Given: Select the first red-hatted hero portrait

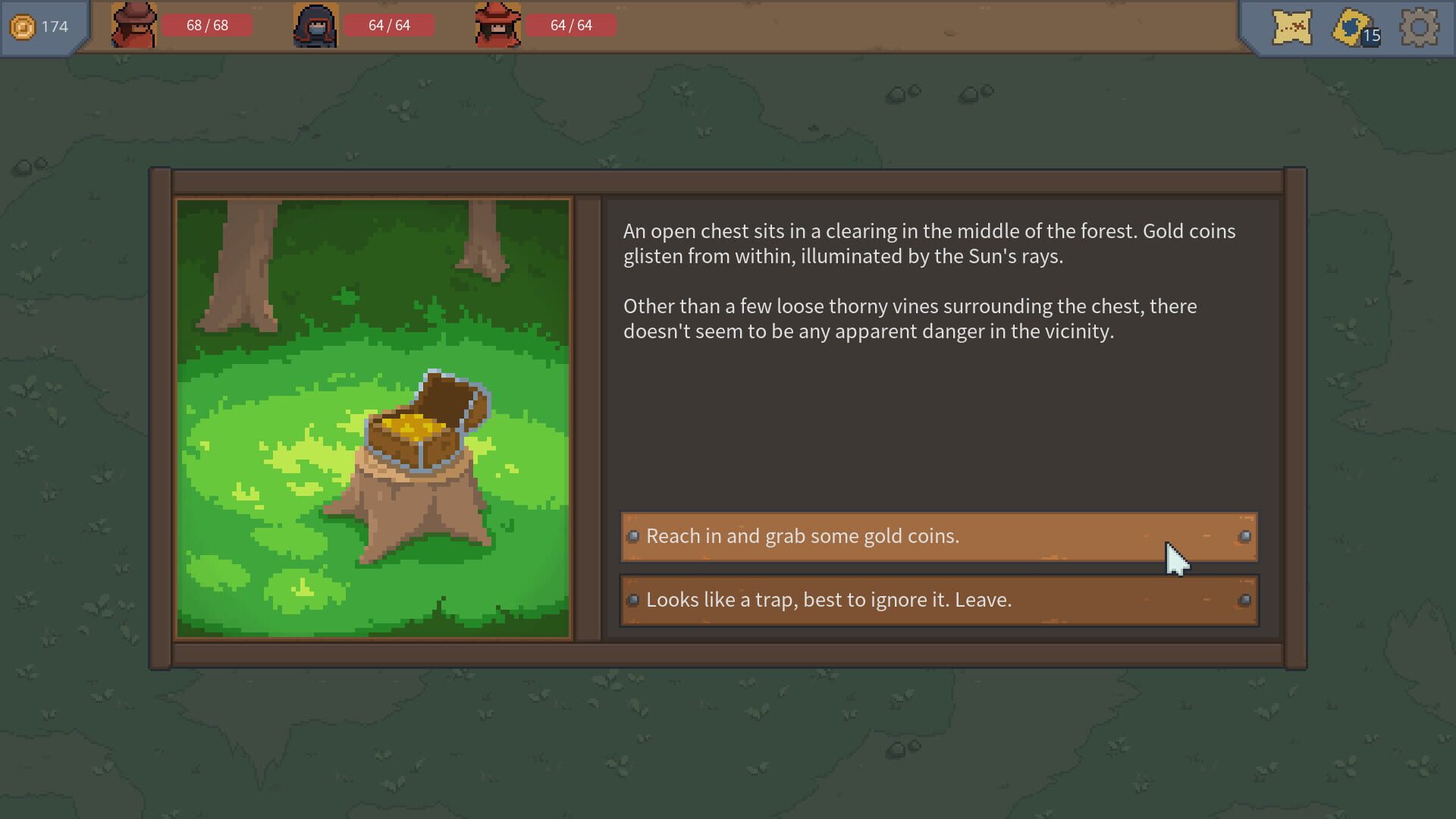Looking at the screenshot, I should point(133,25).
